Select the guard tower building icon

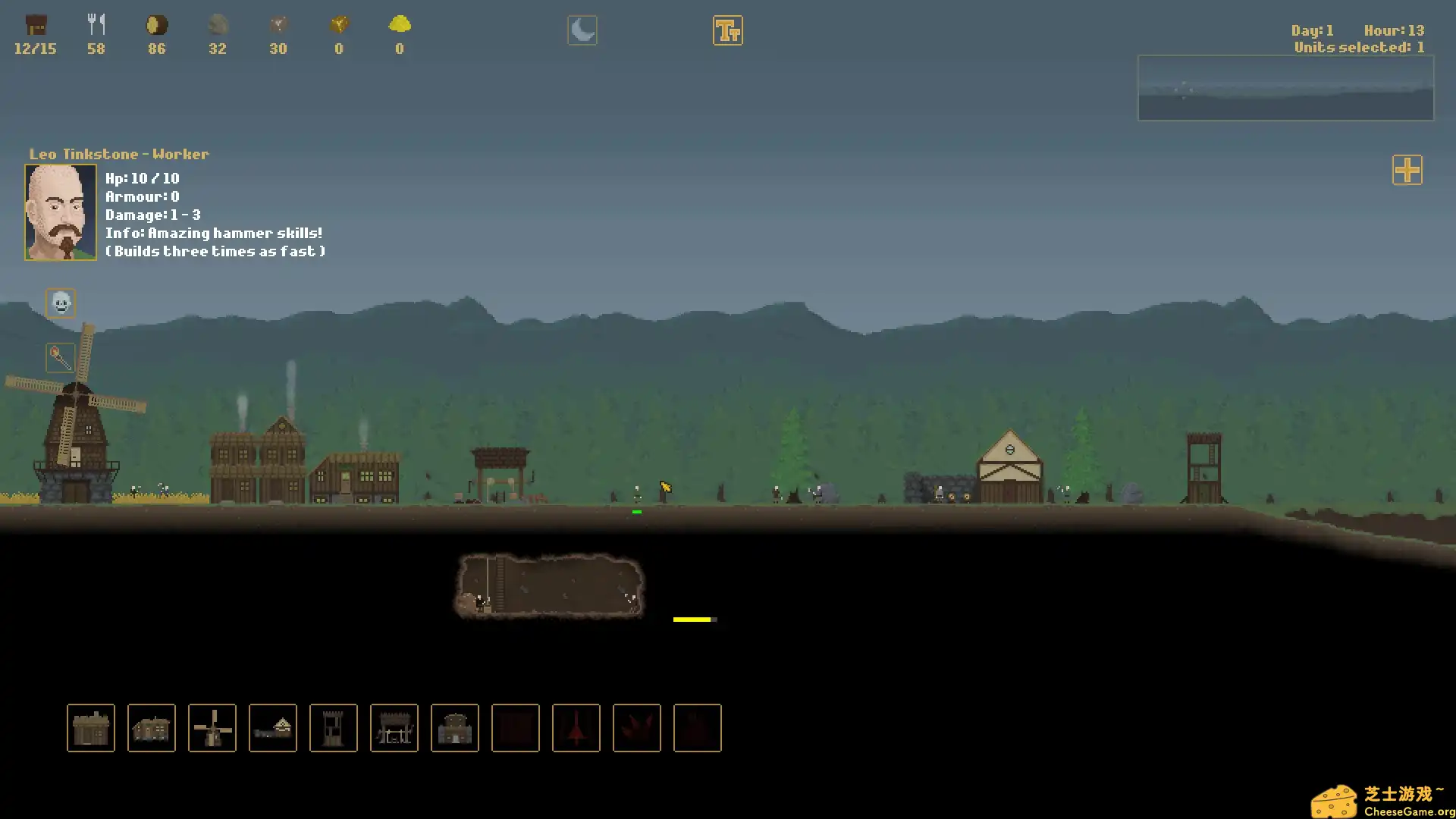pos(334,728)
